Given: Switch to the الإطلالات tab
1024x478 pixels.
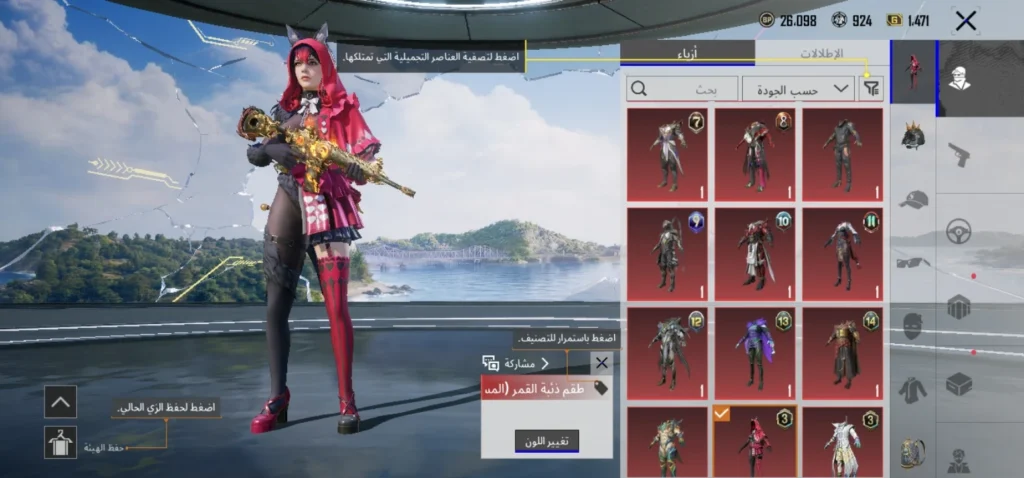Looking at the screenshot, I should (x=822, y=54).
